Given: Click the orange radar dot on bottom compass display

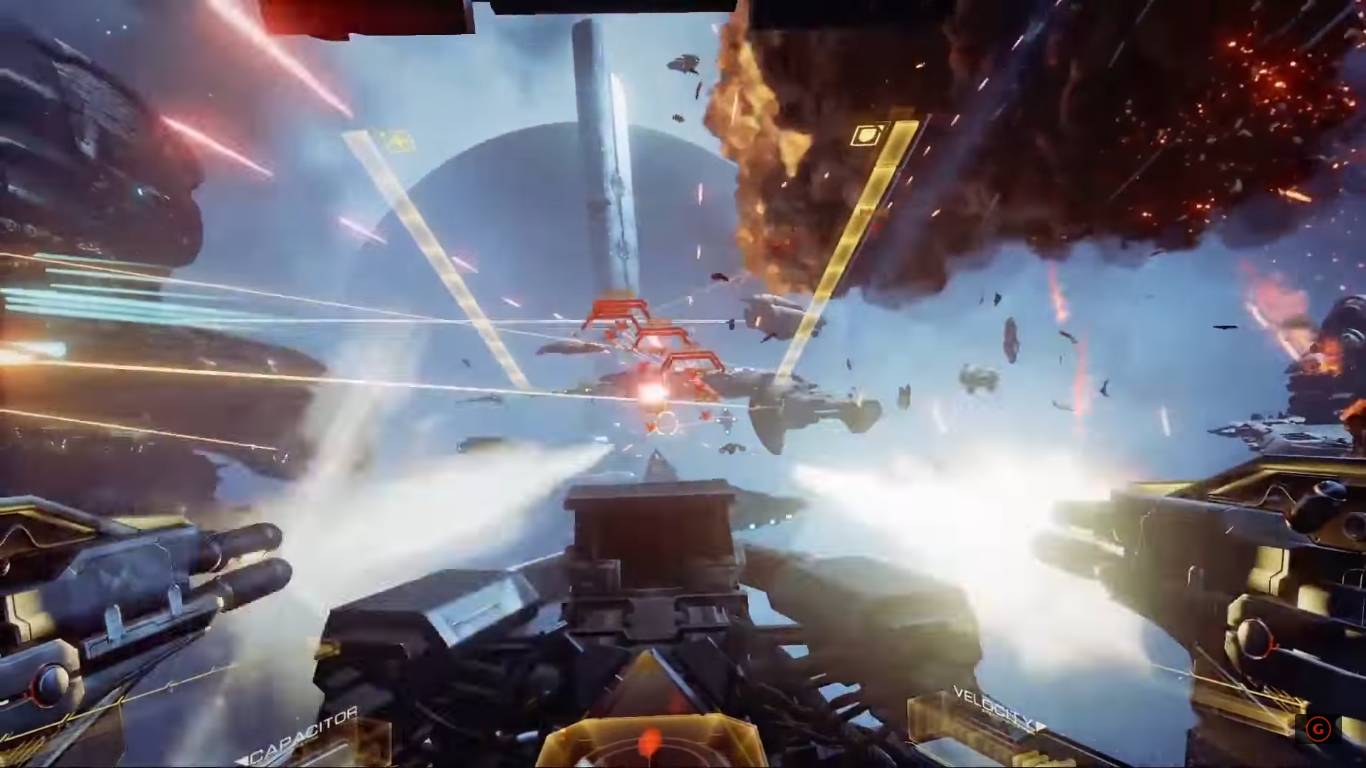Looking at the screenshot, I should coord(648,740).
